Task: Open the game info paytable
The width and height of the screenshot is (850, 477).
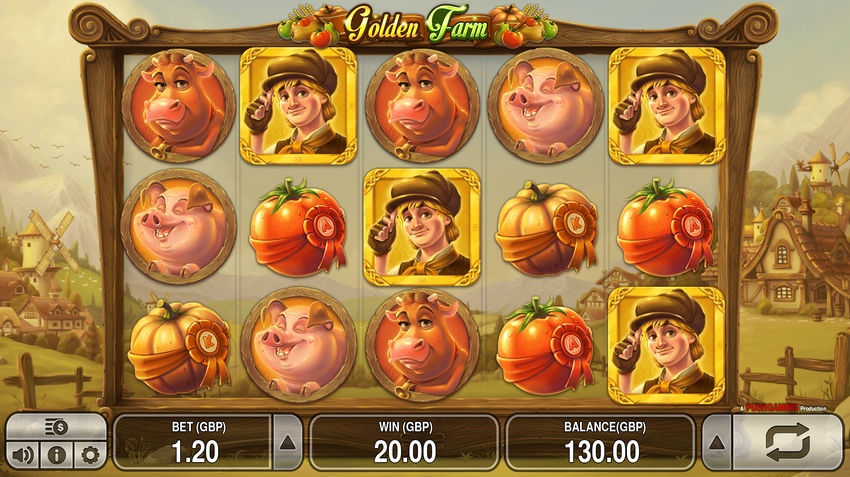Action: point(57,456)
